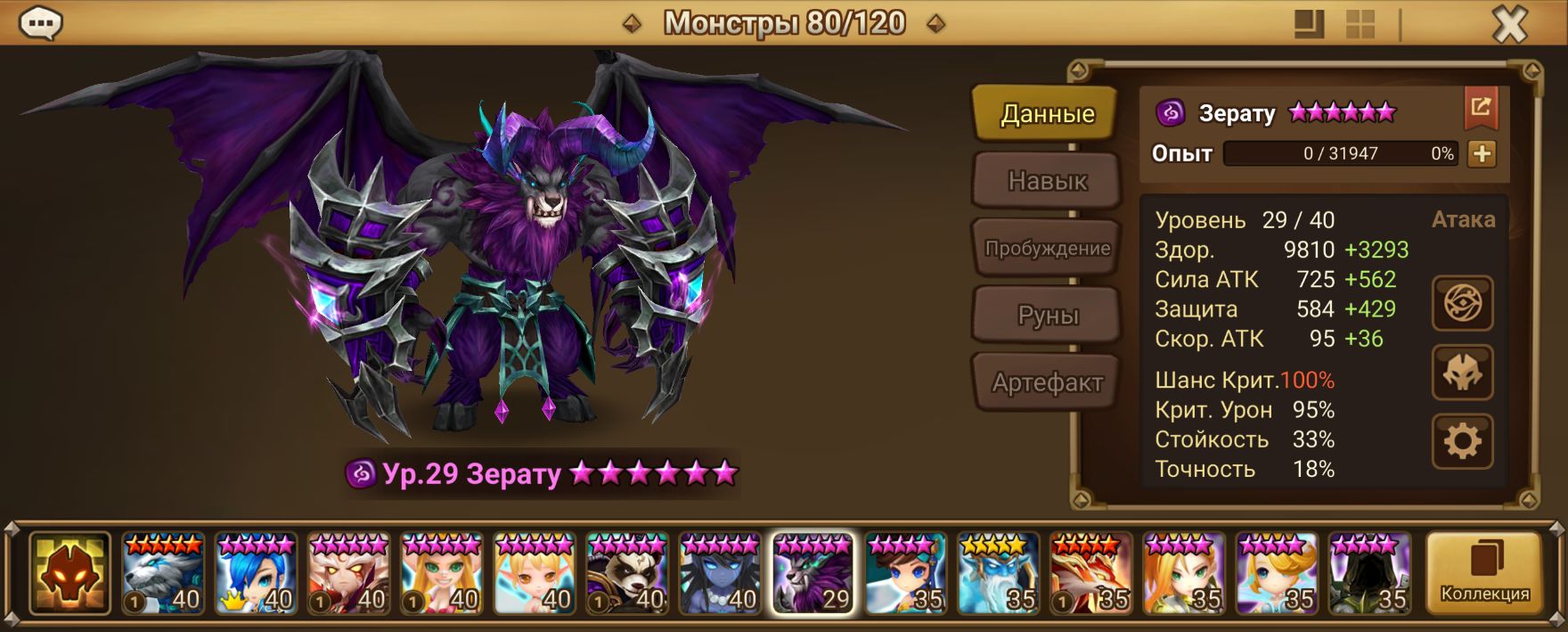The image size is (1568, 632).
Task: Switch to the Данные tab
Action: pos(1046,114)
